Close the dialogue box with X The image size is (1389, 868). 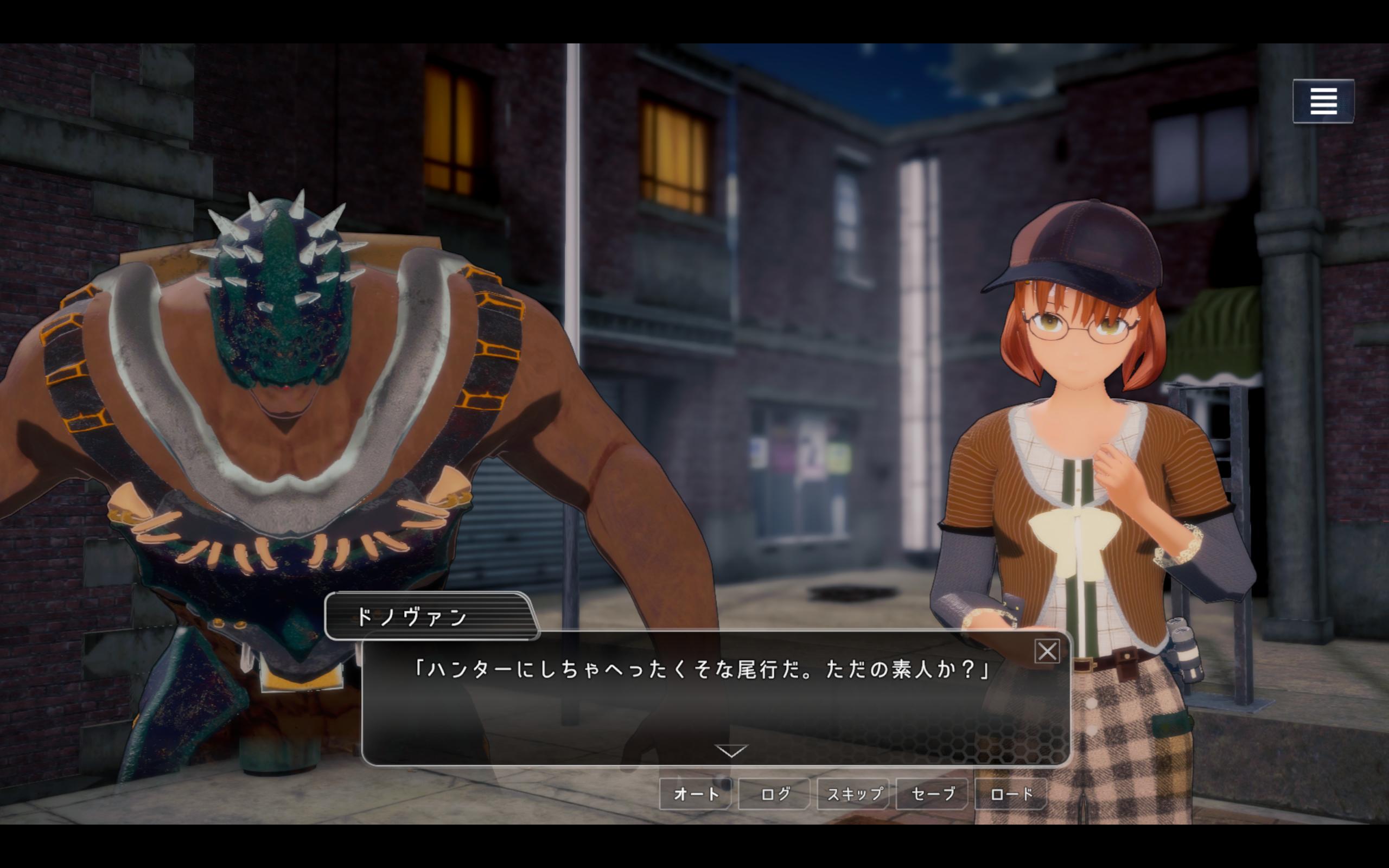tap(1047, 652)
